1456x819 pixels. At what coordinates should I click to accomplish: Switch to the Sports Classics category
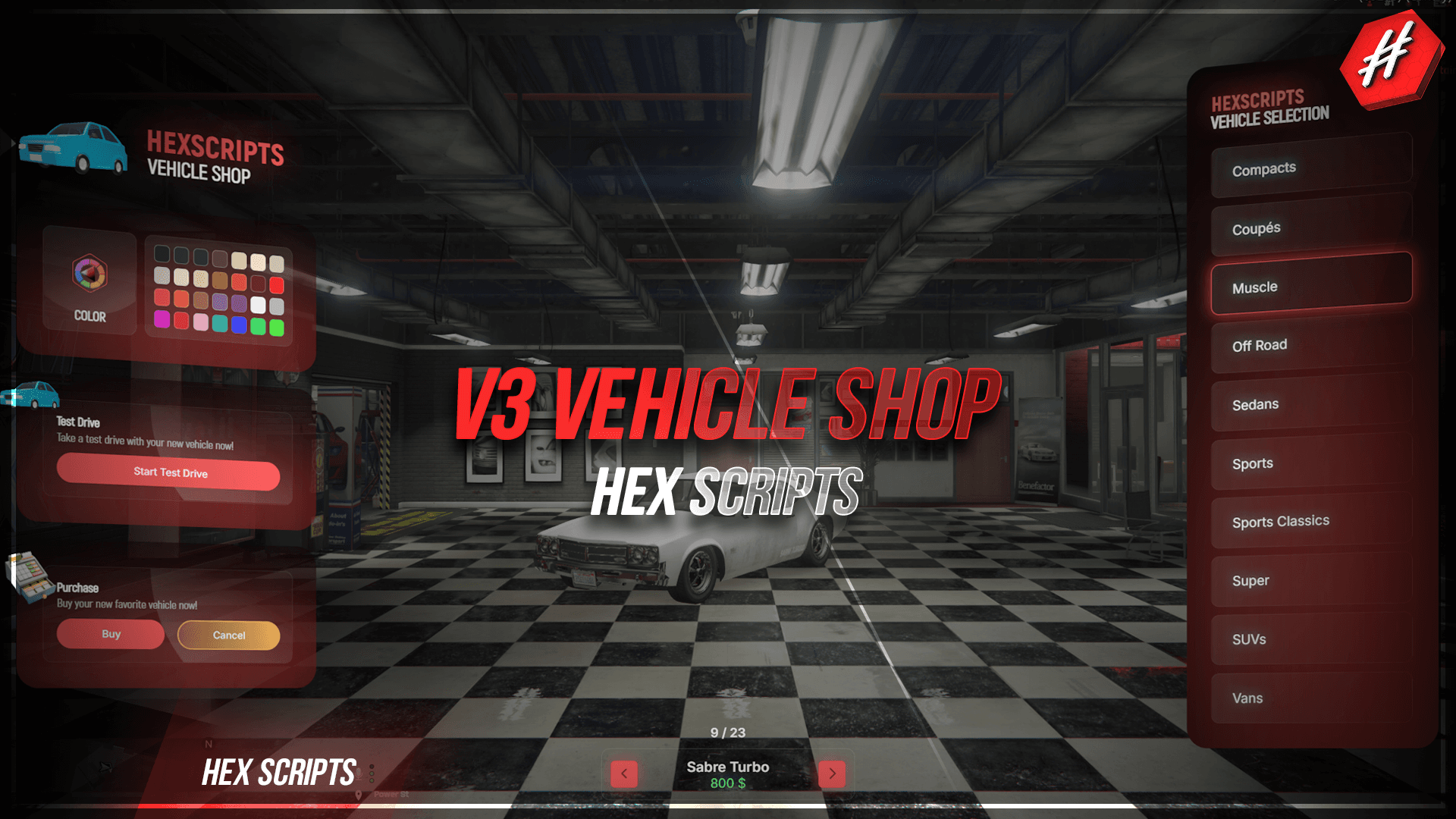point(1311,522)
